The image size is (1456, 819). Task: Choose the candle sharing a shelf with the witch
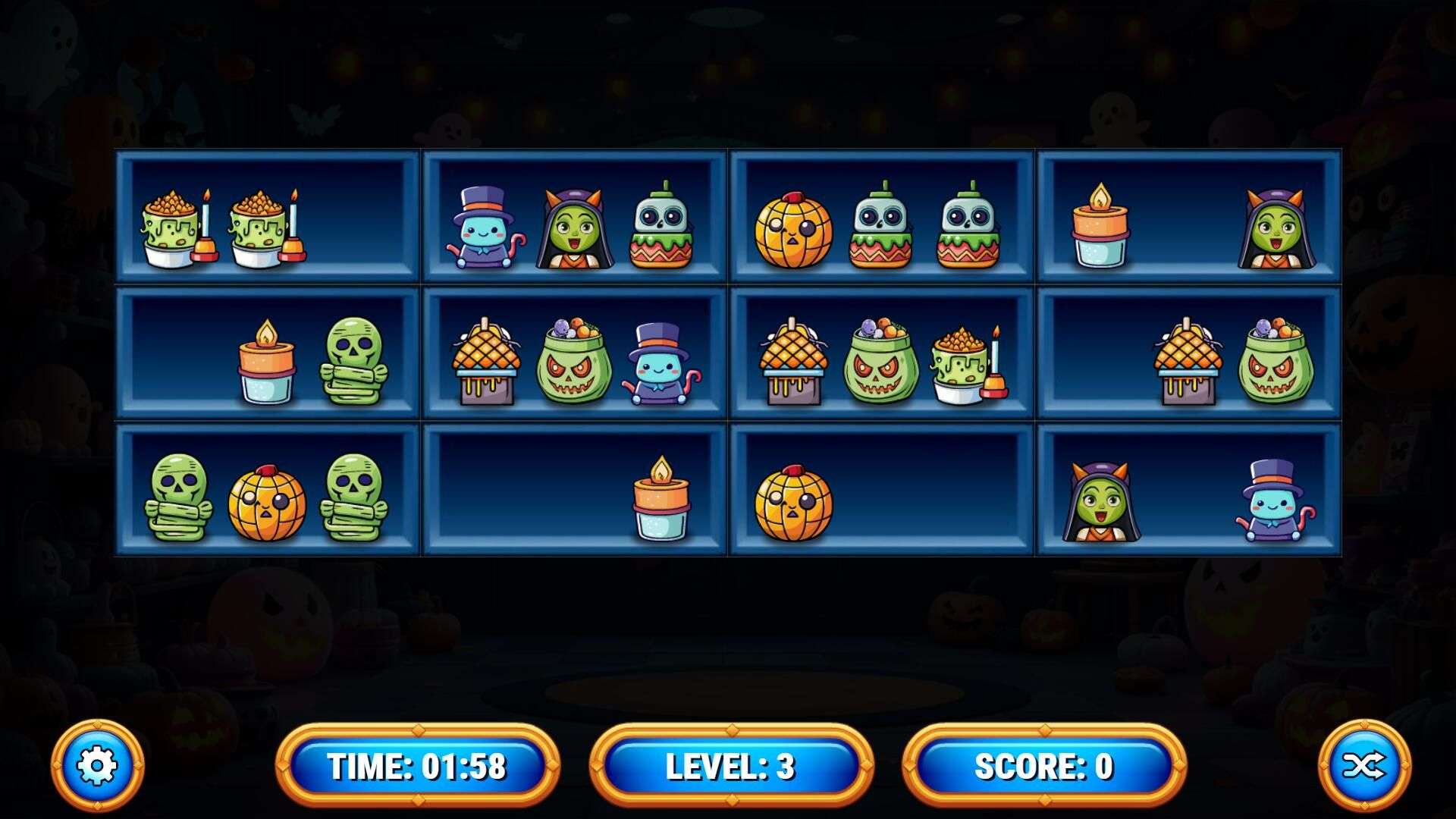coord(1100,226)
